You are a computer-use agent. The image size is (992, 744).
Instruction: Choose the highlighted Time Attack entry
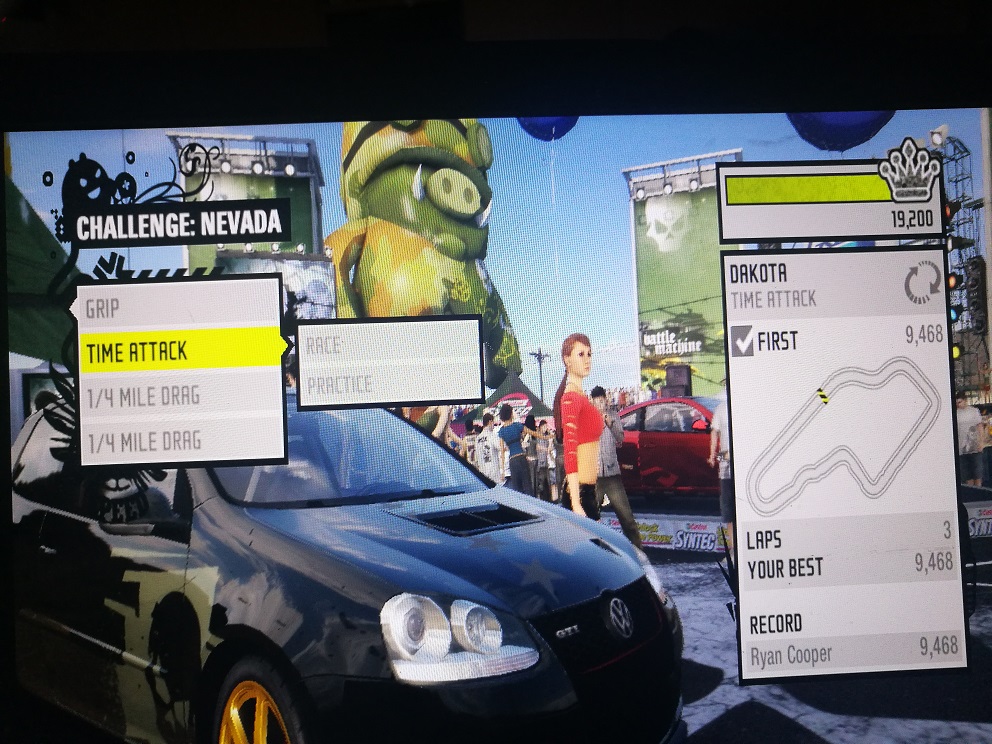tap(182, 351)
